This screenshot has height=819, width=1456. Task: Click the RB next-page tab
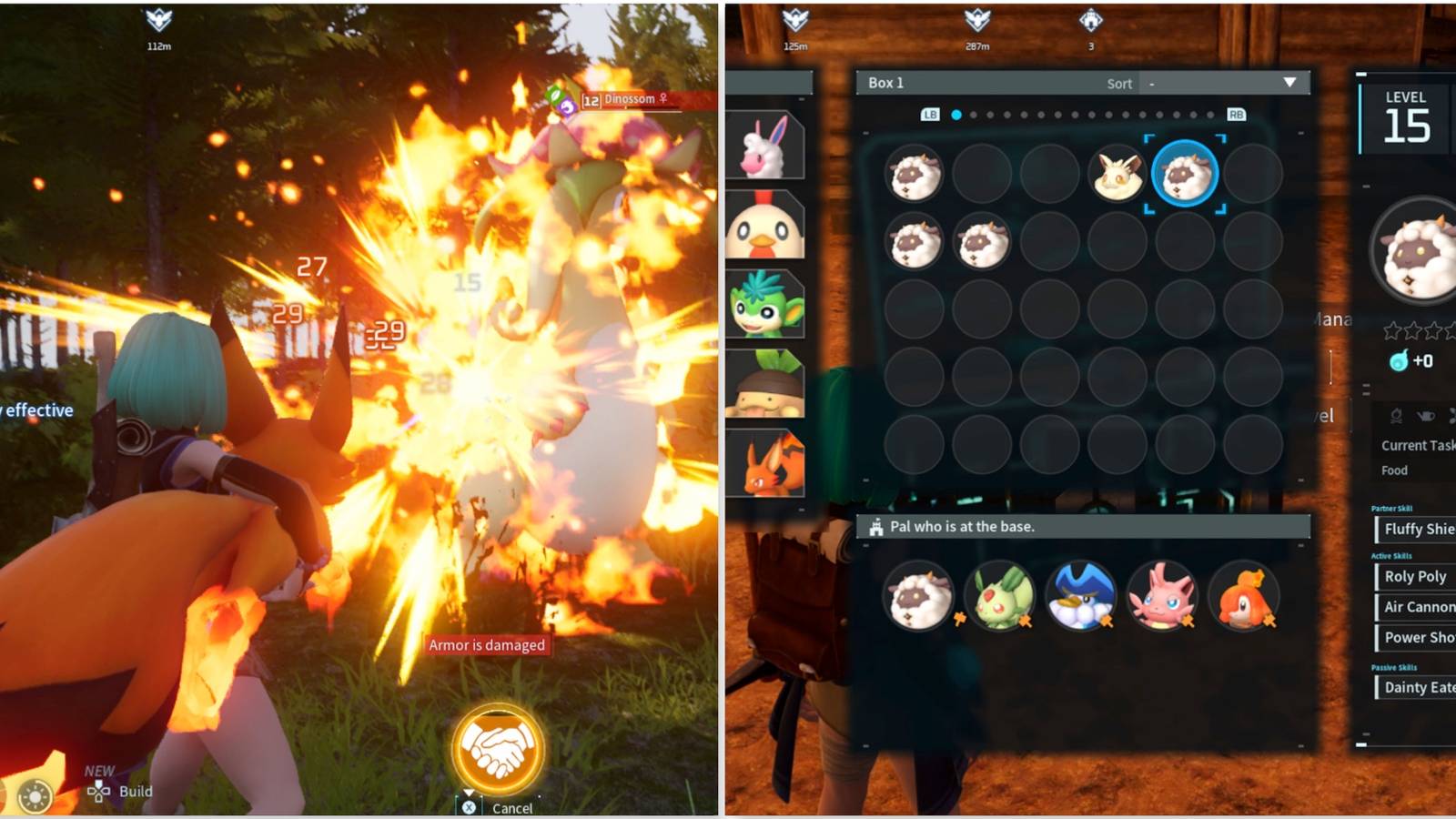click(1235, 115)
